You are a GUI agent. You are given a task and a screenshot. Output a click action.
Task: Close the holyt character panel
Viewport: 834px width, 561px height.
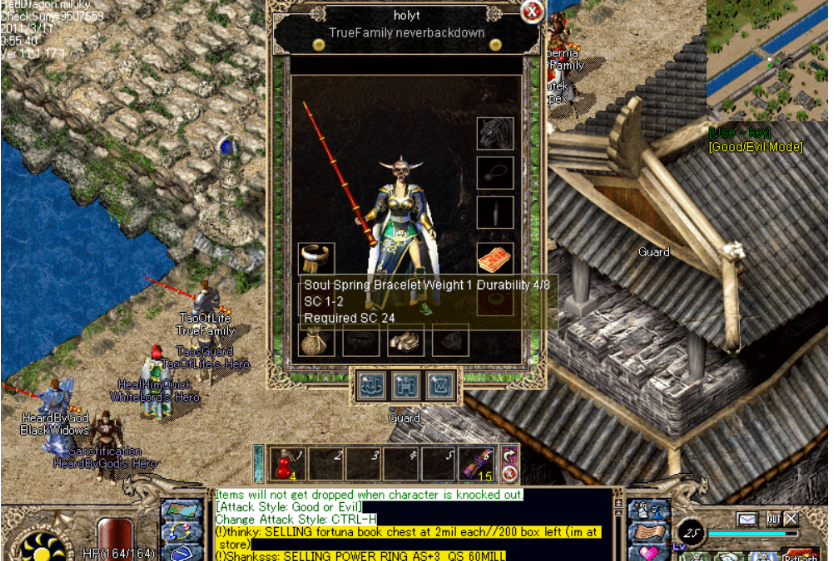(533, 12)
